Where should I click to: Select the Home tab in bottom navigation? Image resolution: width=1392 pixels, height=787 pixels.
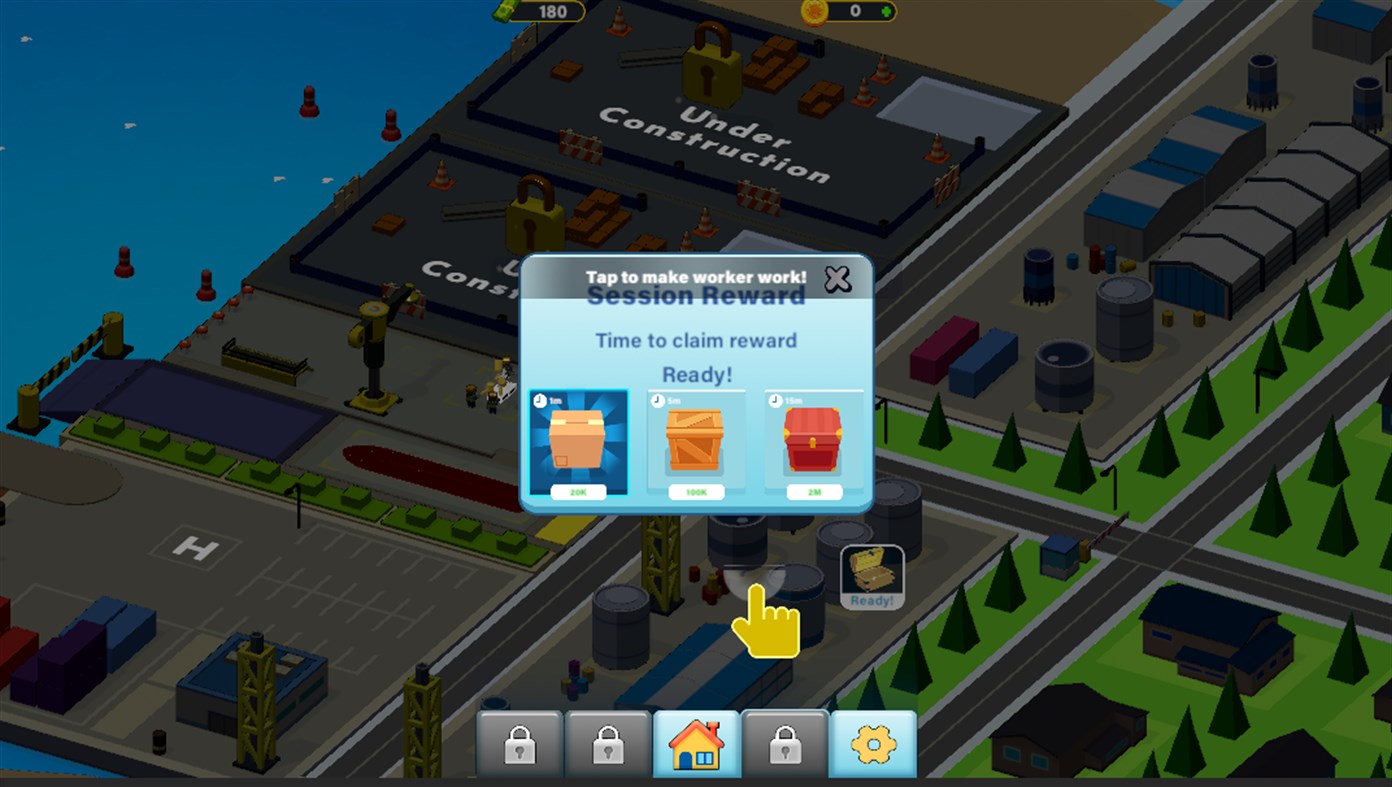698,742
